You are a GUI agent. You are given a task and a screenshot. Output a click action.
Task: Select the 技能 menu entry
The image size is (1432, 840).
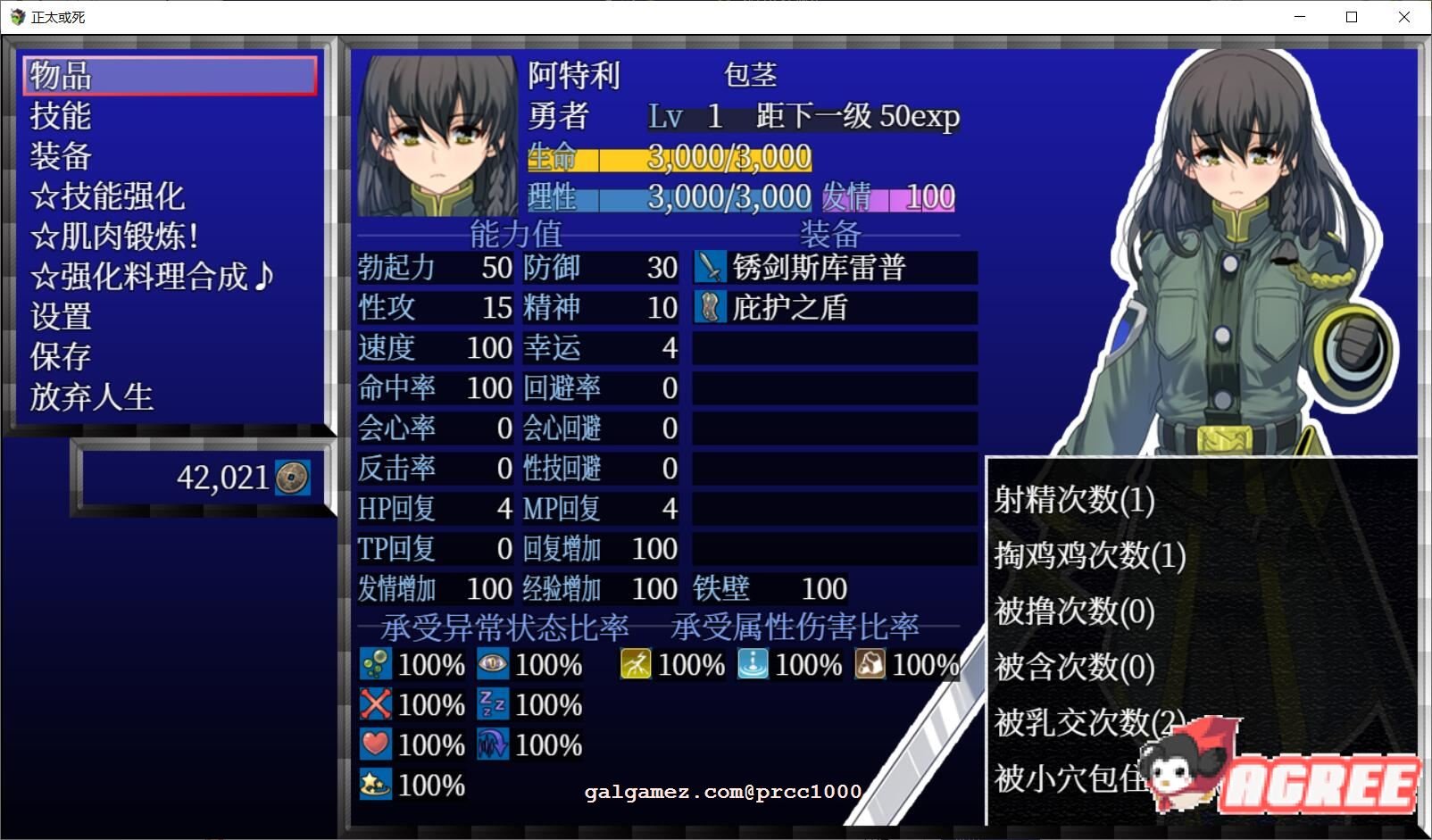(x=61, y=117)
